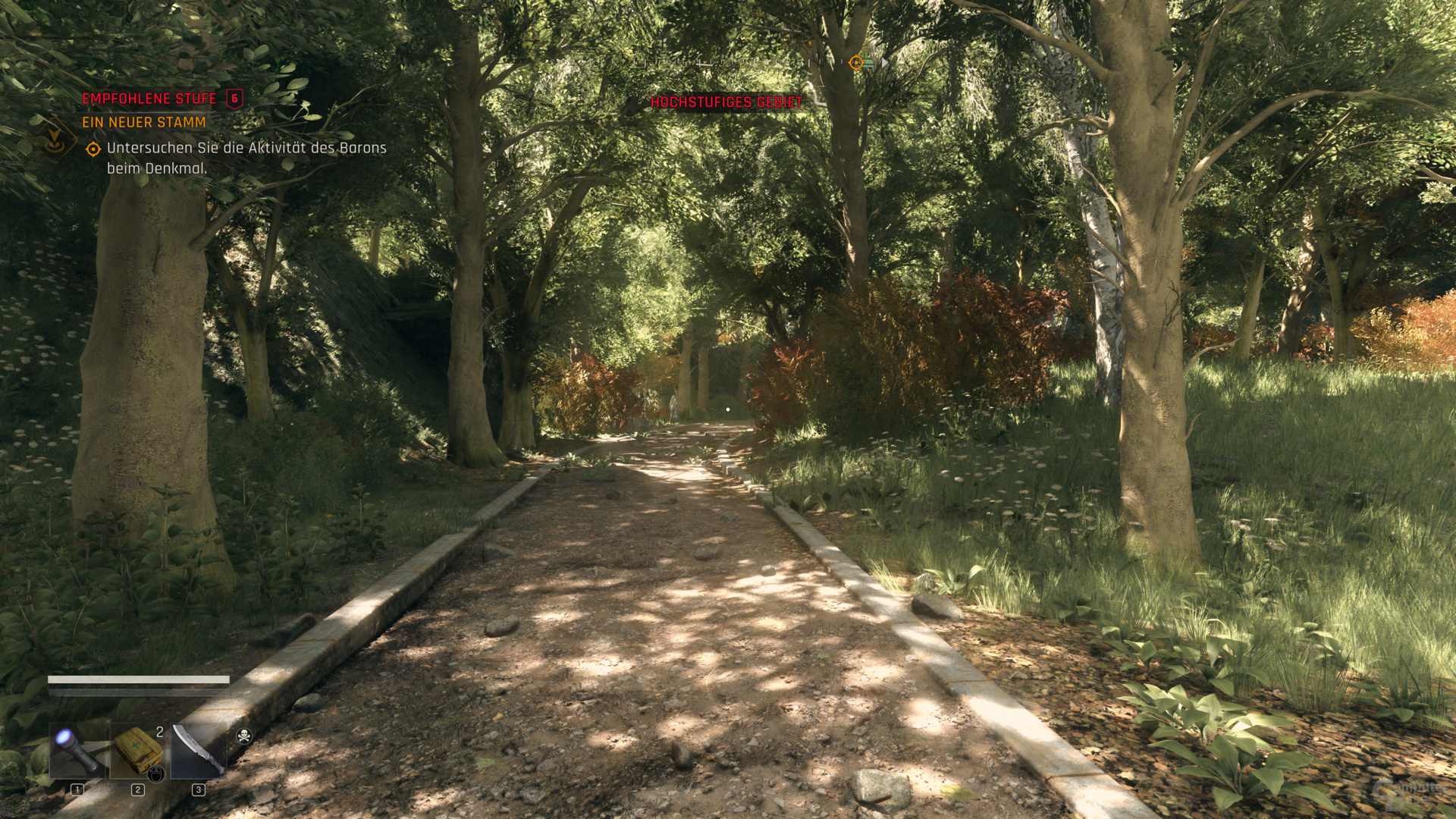Click the level 6 recommended badge
Image resolution: width=1456 pixels, height=819 pixels.
(234, 99)
